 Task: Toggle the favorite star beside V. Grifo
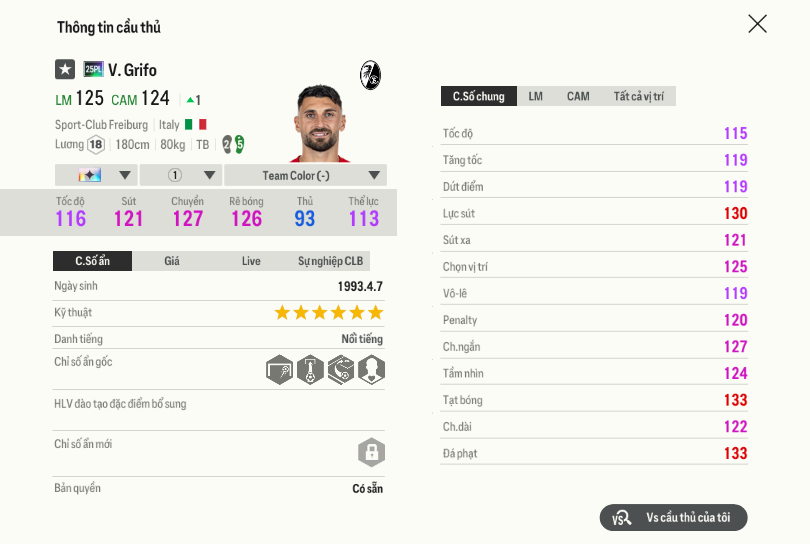point(65,69)
